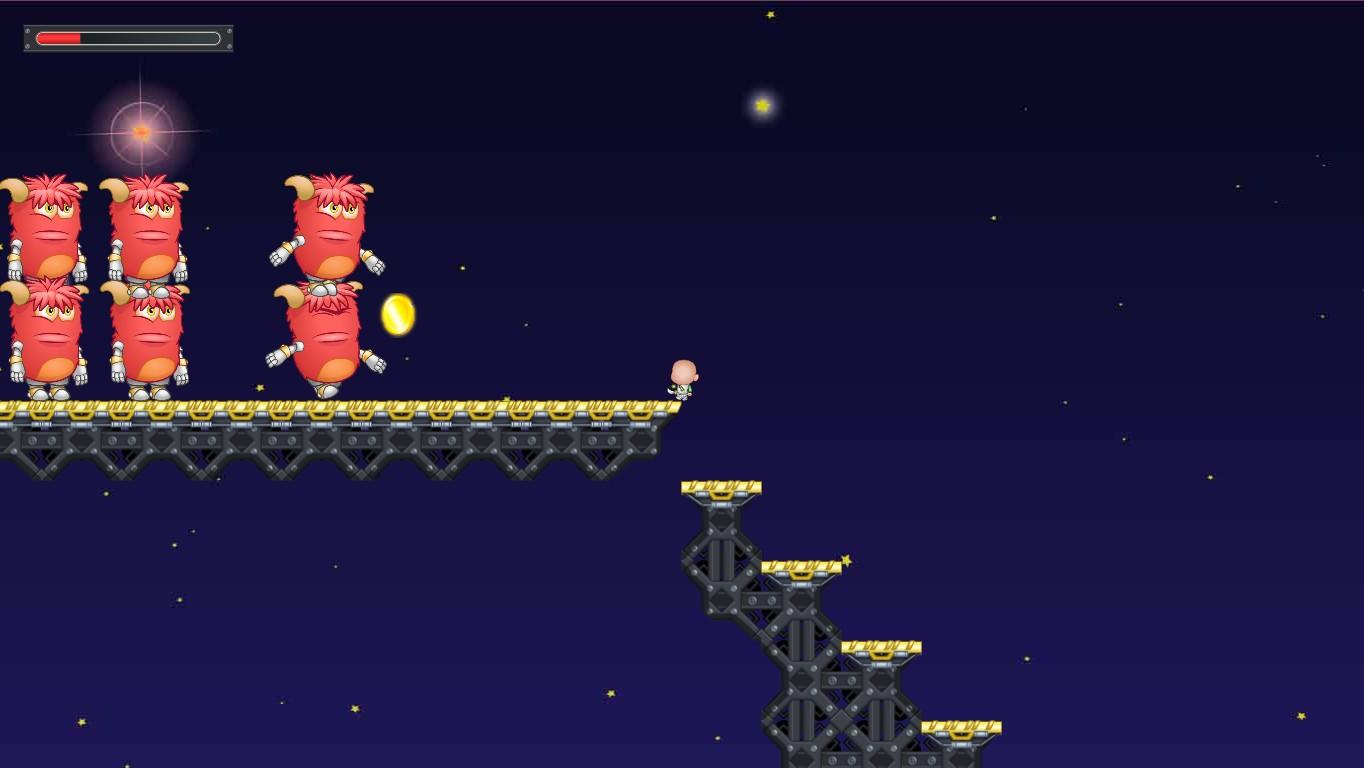
Task: Click the highest yellow staircase platform
Action: coord(722,486)
